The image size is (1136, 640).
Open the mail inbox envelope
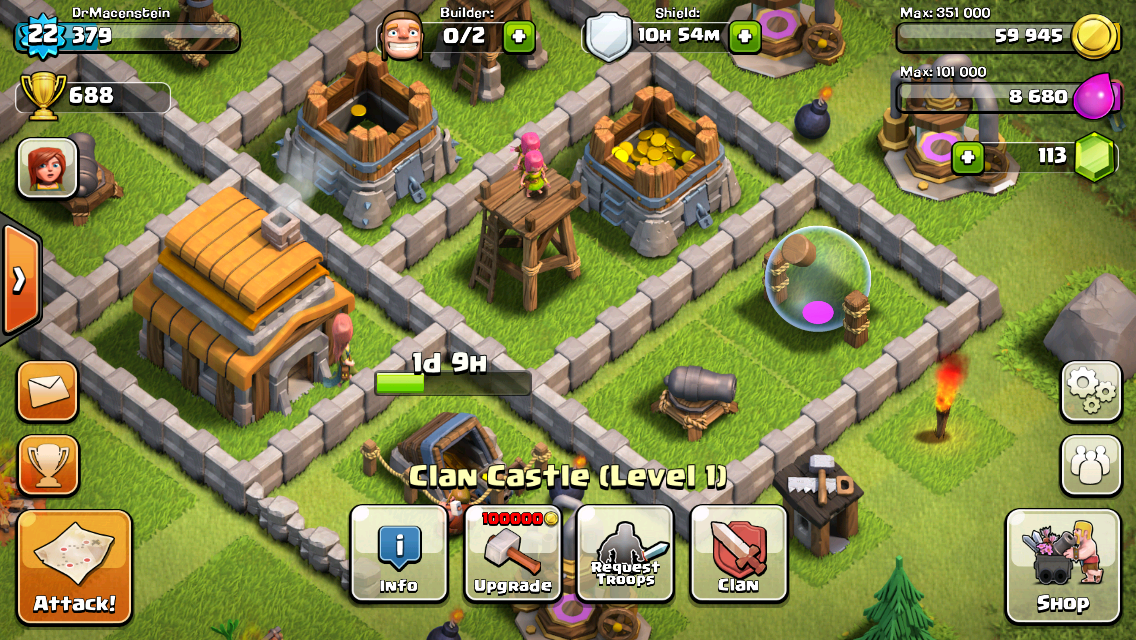[47, 391]
